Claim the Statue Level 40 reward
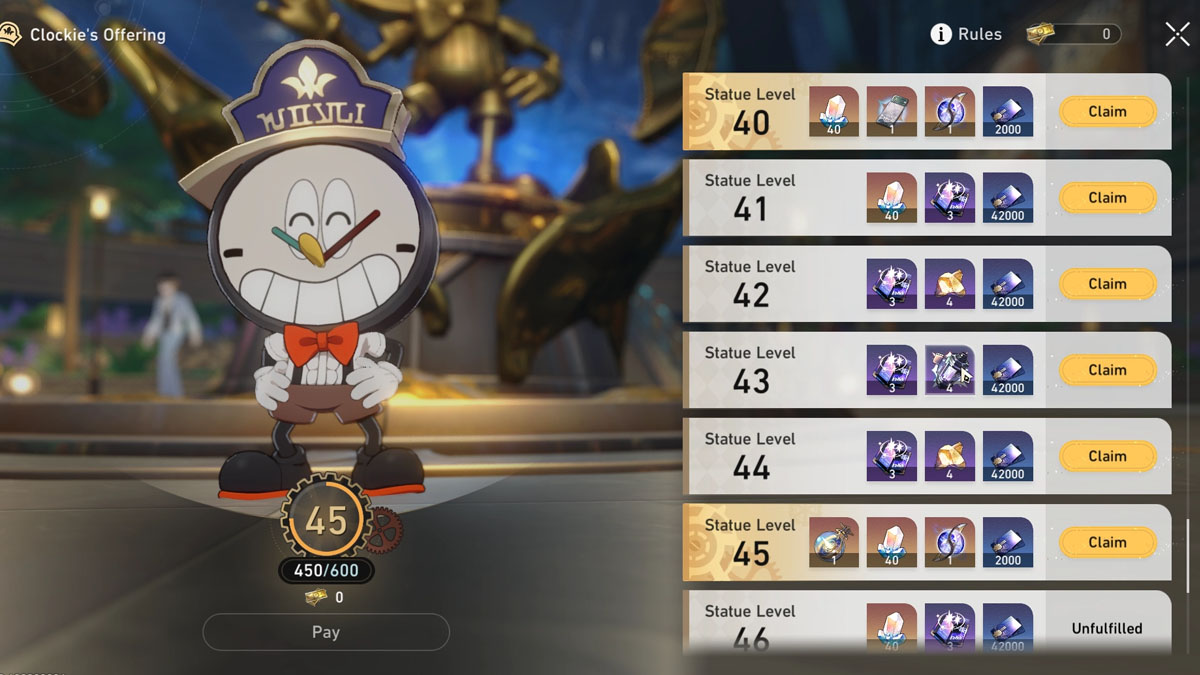Viewport: 1200px width, 675px height. point(1107,112)
